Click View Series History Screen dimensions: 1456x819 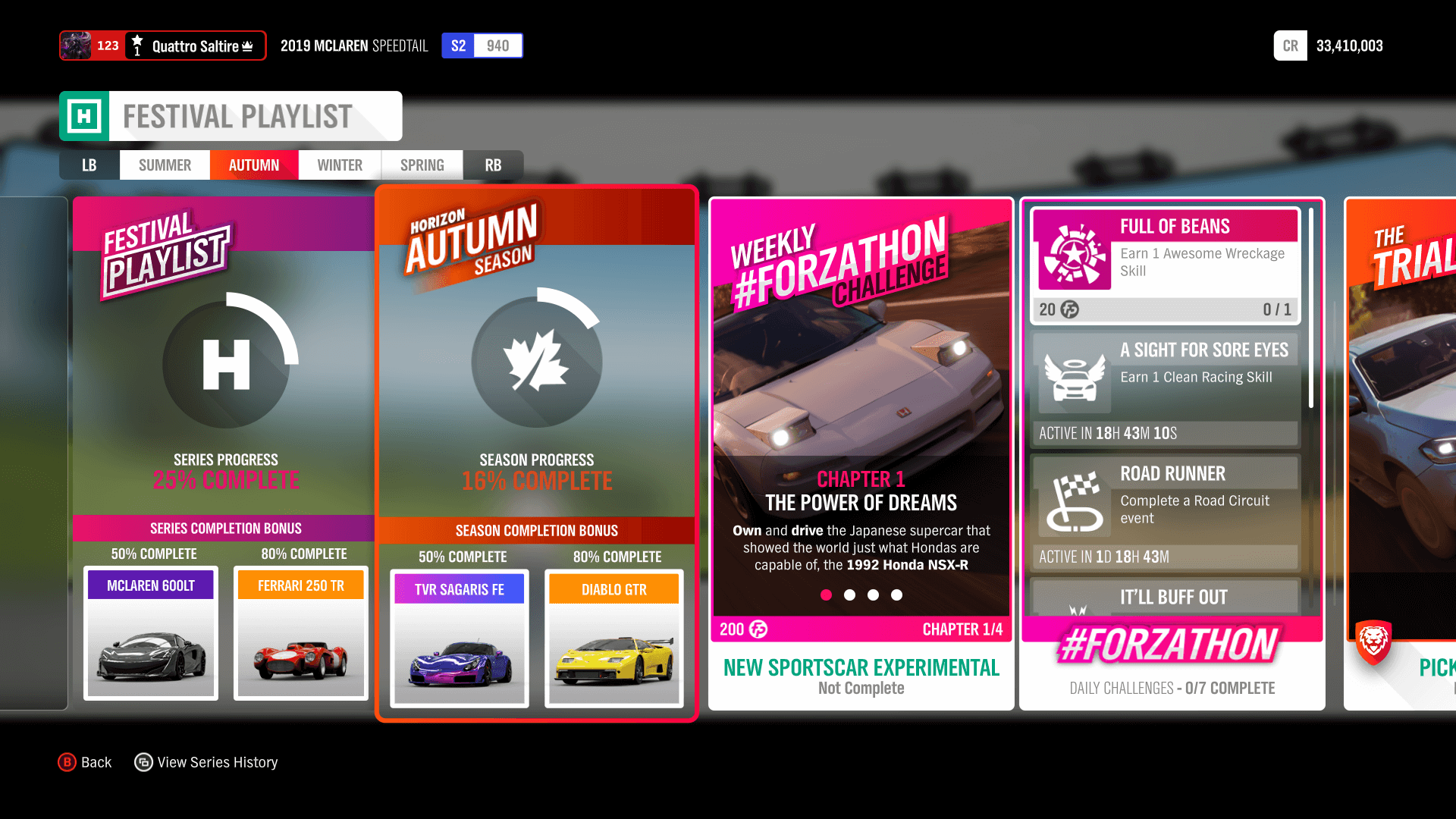(206, 762)
